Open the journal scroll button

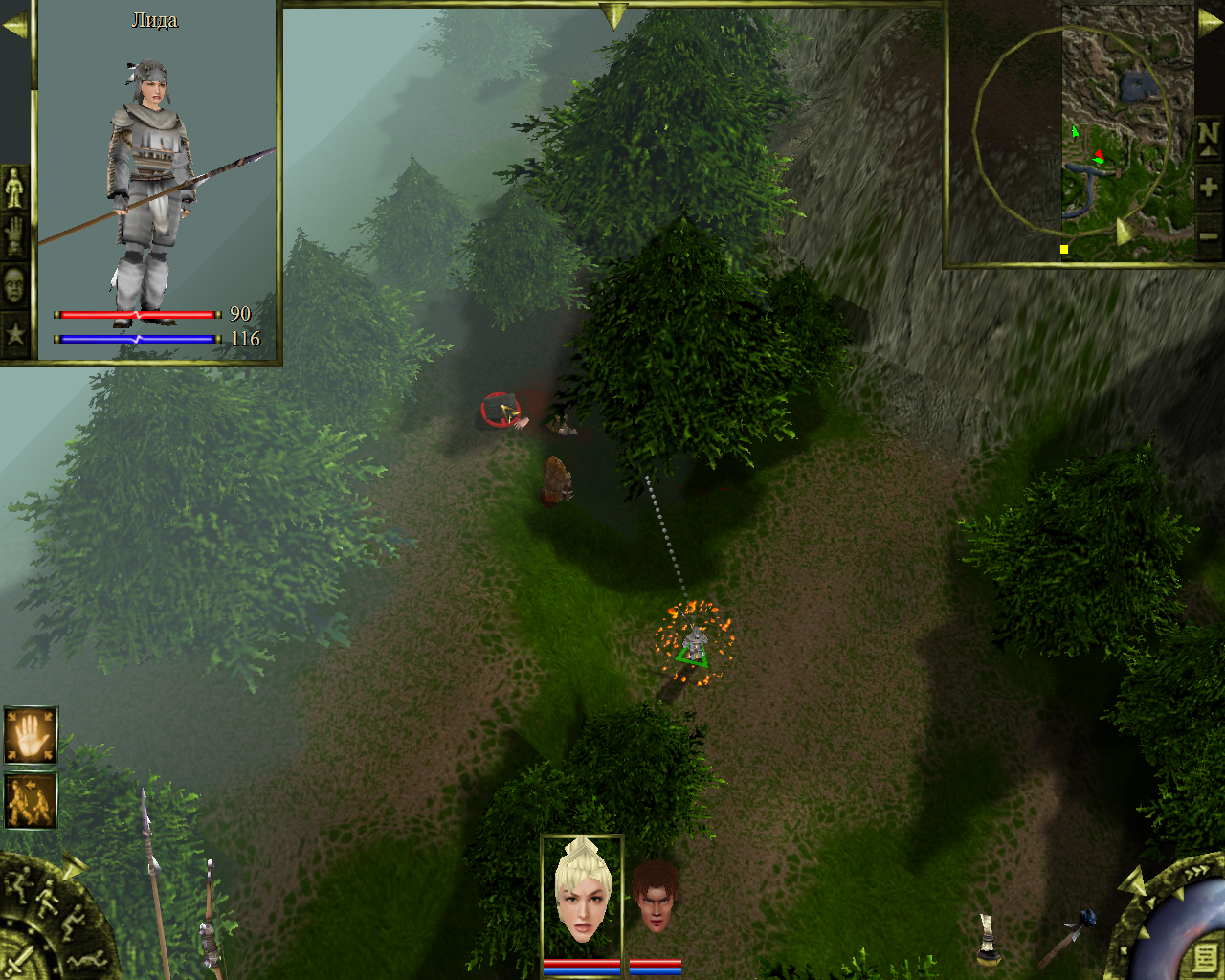[x=1204, y=956]
